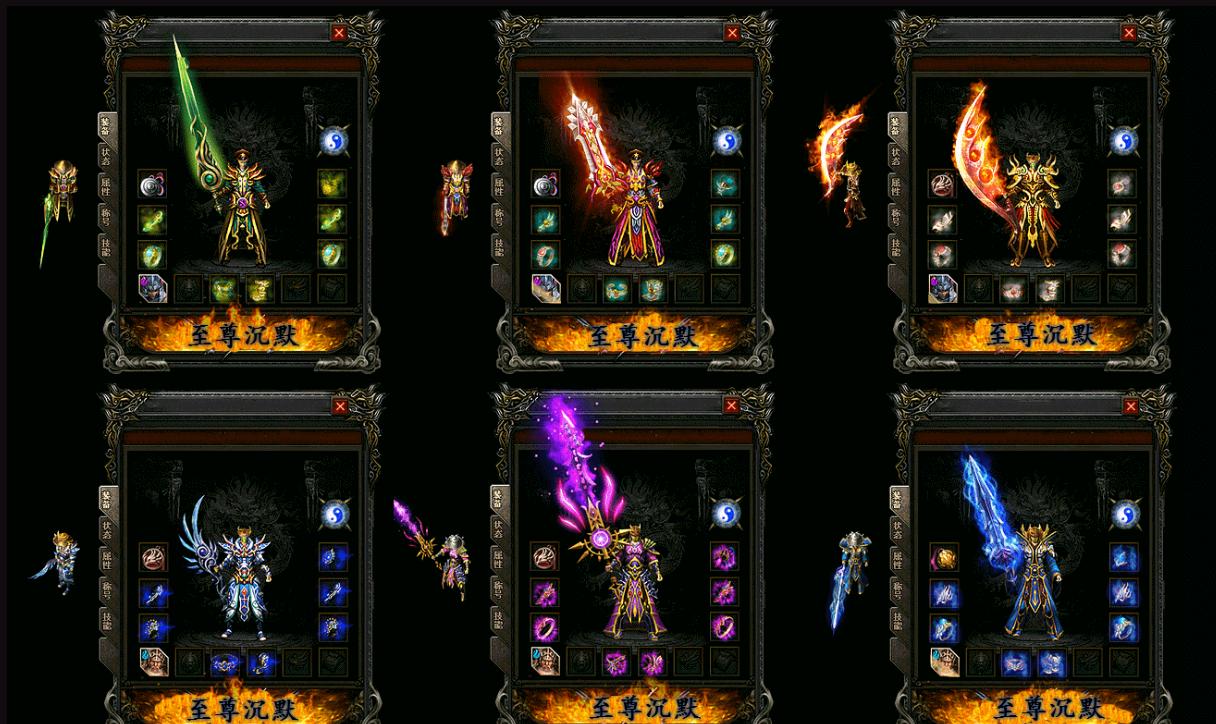Click yin-yang orb in green sword panel

pos(333,140)
